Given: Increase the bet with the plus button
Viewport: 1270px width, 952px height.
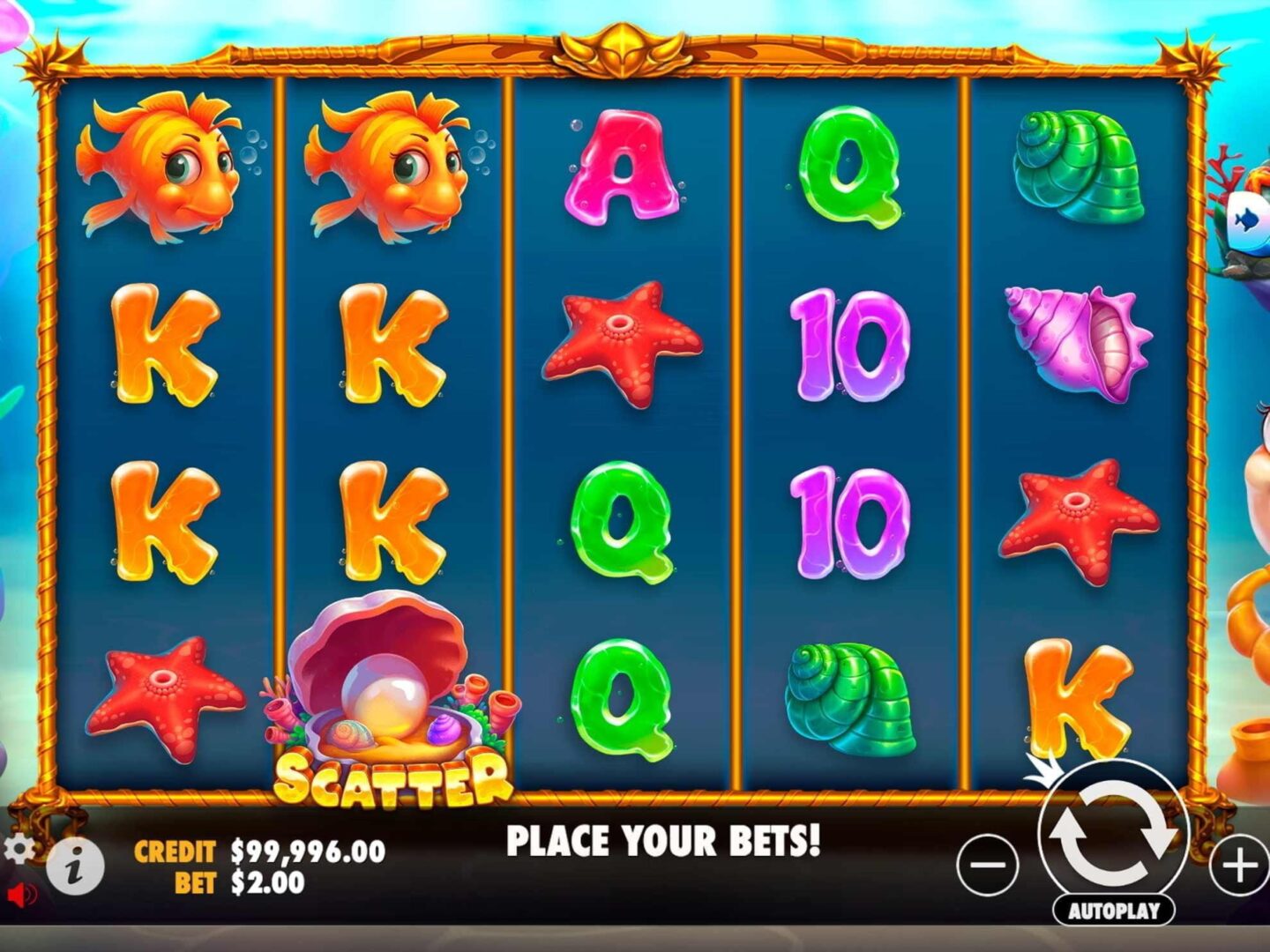Looking at the screenshot, I should point(1239,865).
